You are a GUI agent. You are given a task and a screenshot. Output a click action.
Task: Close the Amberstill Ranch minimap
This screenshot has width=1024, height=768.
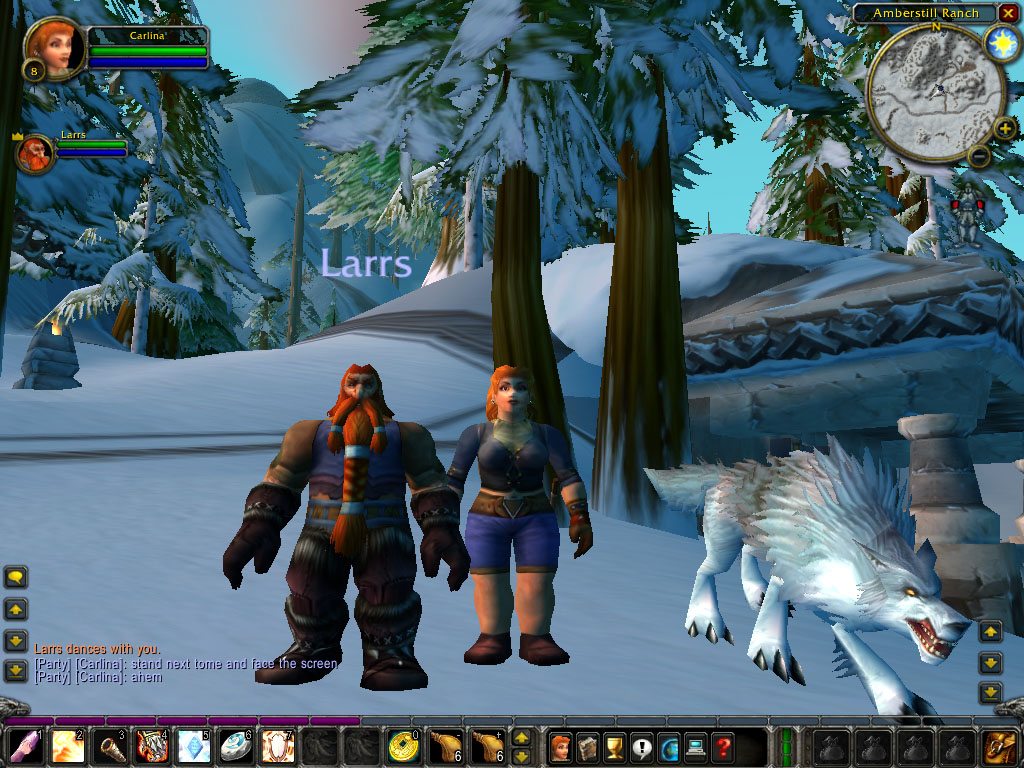1010,13
